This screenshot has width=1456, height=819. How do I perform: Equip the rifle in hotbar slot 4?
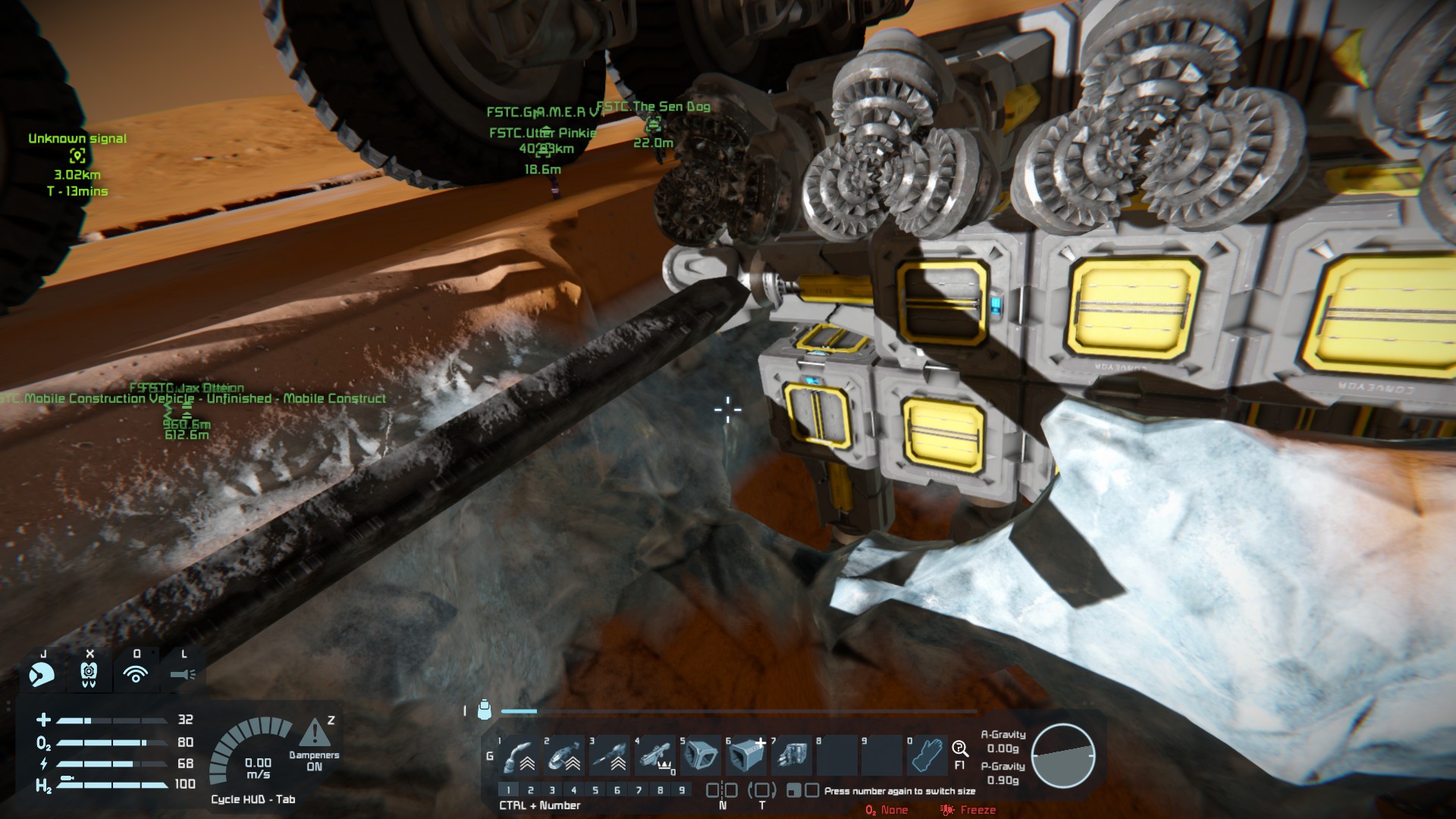click(x=655, y=755)
